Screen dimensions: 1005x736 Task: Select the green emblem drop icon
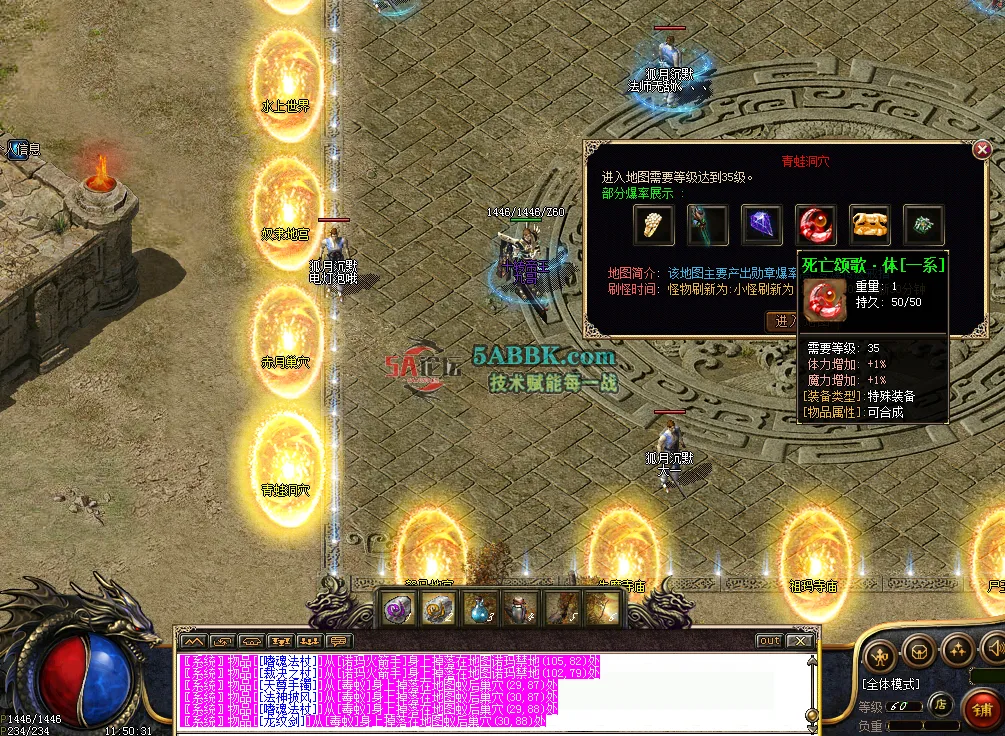coord(924,225)
